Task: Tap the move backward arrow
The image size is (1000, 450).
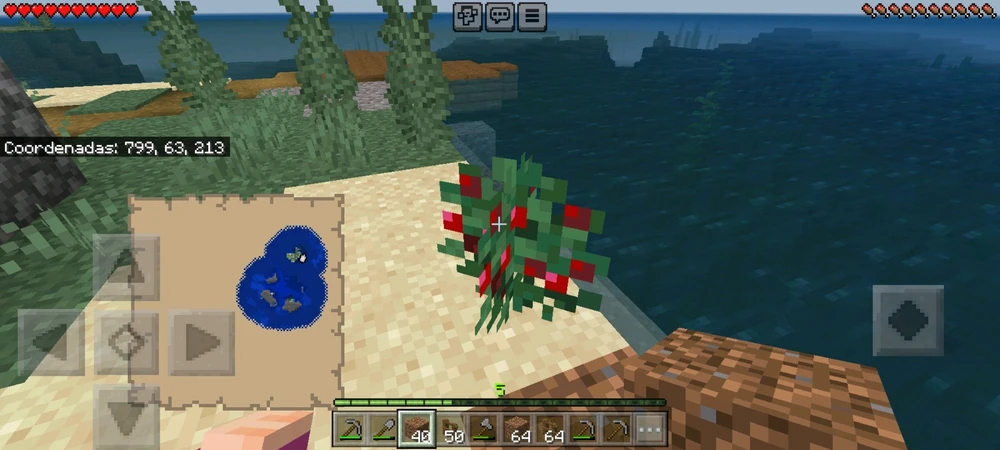Action: [x=125, y=415]
